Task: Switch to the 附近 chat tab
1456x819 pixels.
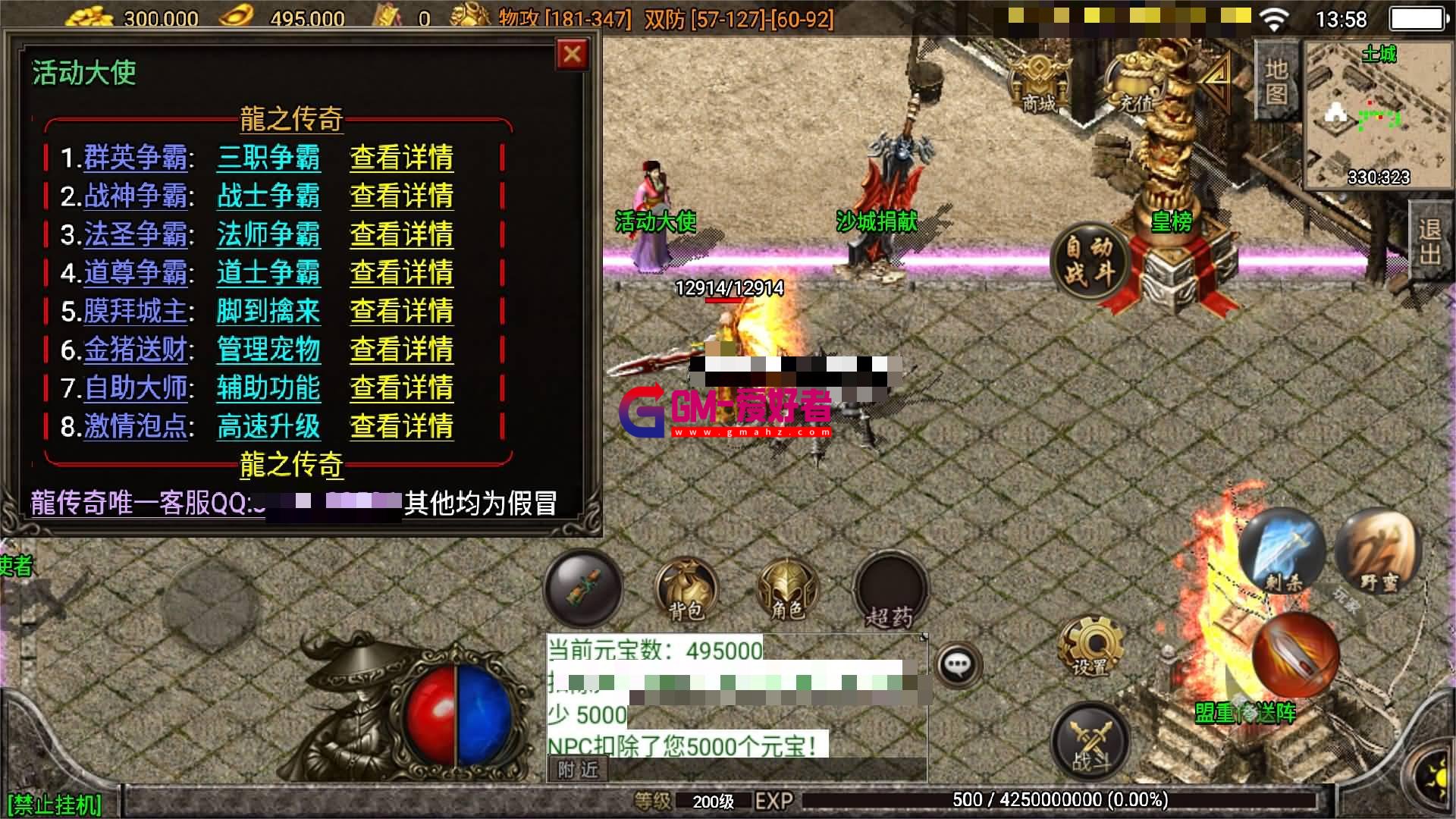Action: coord(579,770)
